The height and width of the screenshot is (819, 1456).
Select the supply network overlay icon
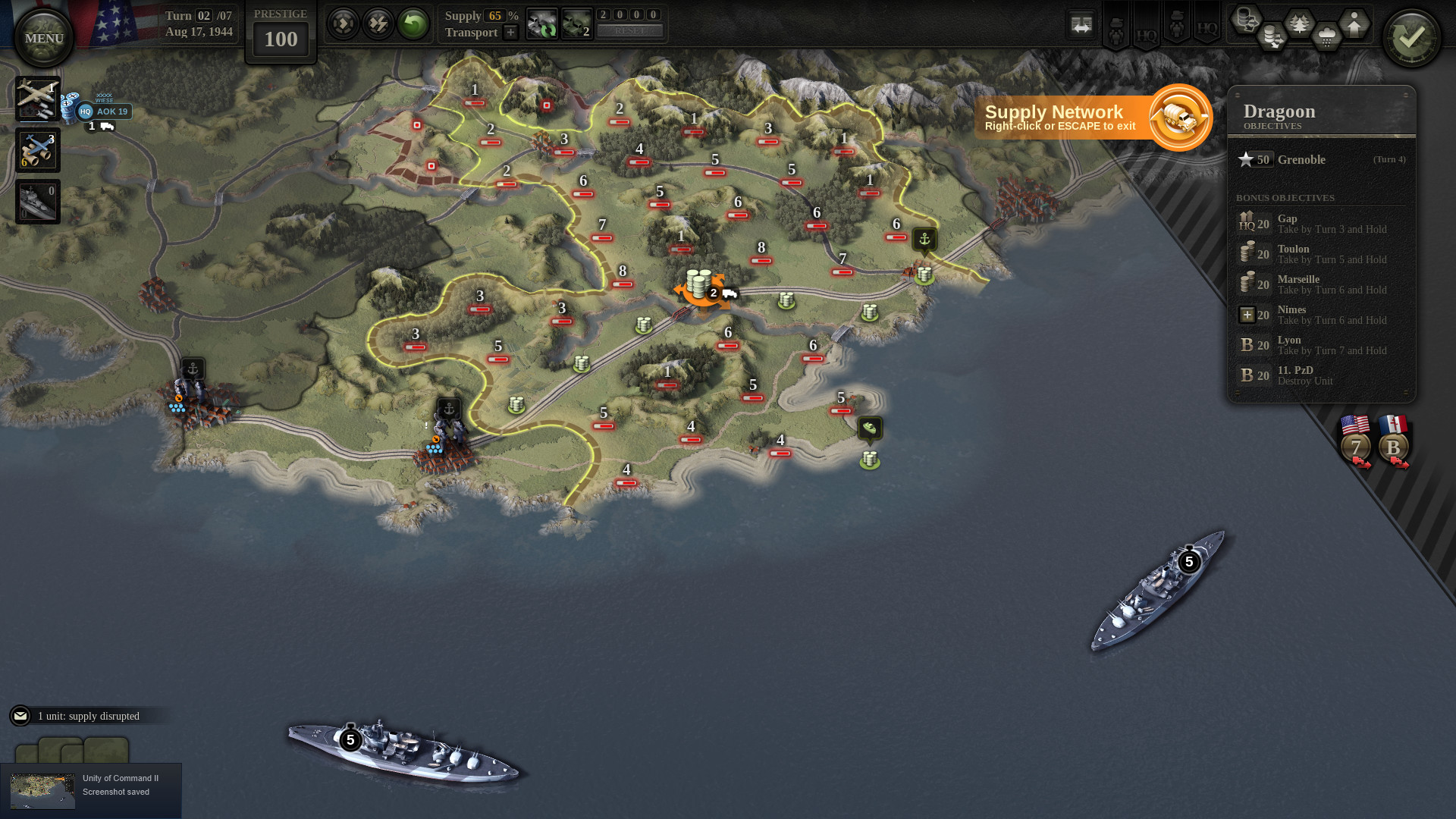pyautogui.click(x=1247, y=21)
